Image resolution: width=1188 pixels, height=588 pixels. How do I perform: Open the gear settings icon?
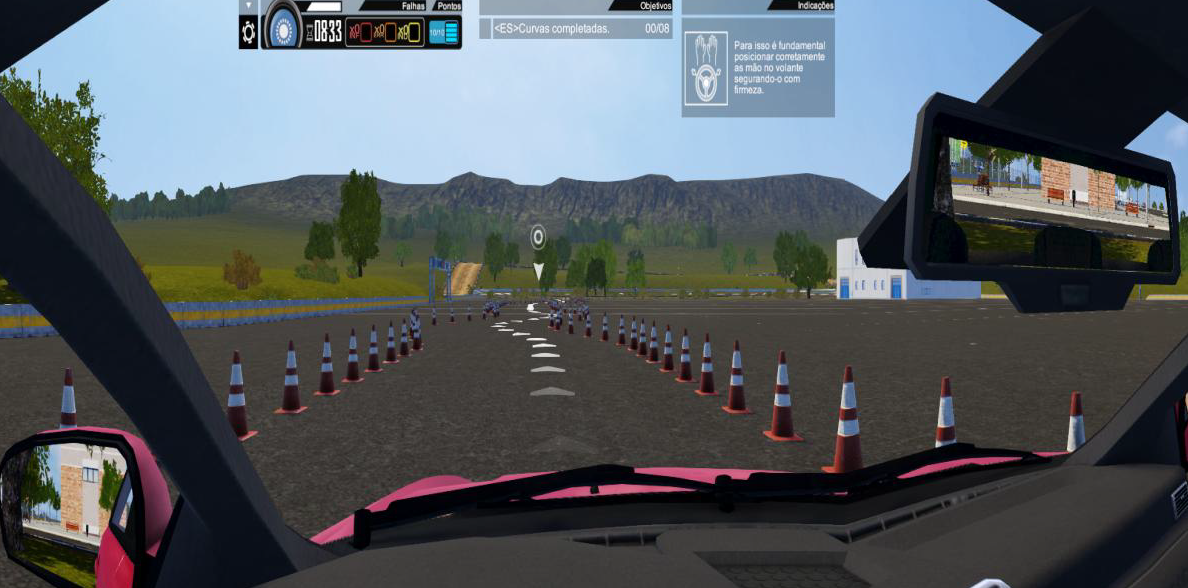click(x=248, y=32)
